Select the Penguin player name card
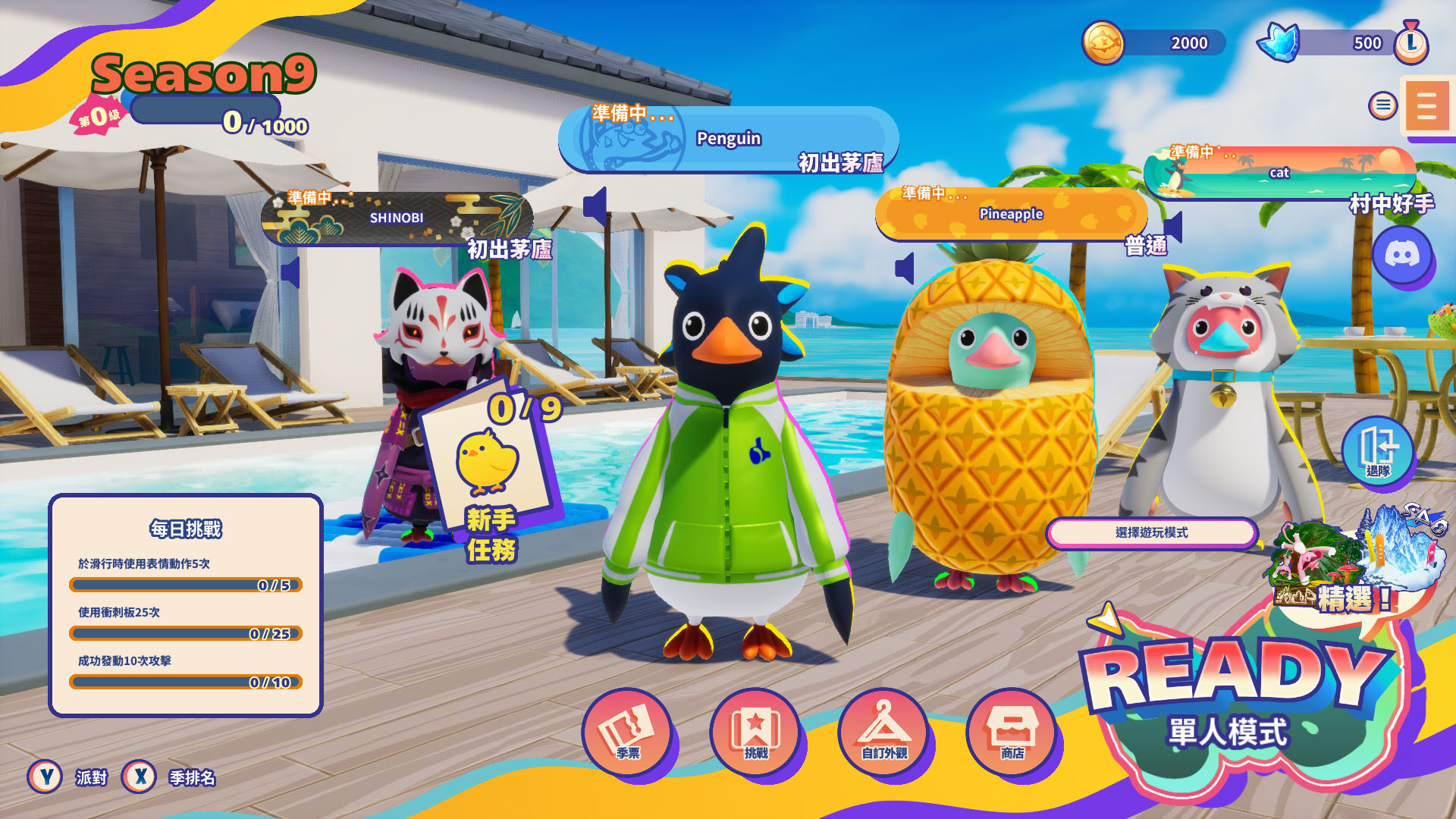Screen dimensions: 1456x819 [x=728, y=139]
